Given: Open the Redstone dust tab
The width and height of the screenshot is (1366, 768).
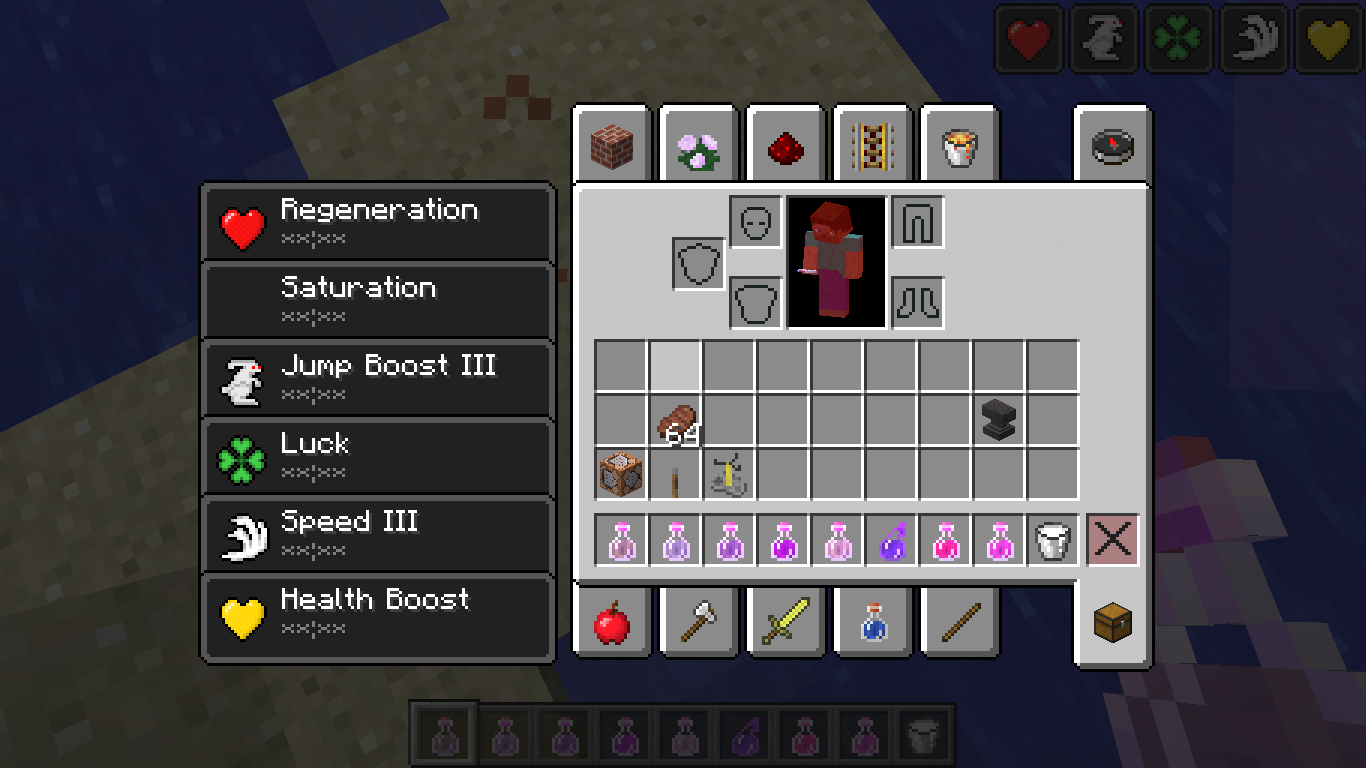Looking at the screenshot, I should pyautogui.click(x=785, y=148).
